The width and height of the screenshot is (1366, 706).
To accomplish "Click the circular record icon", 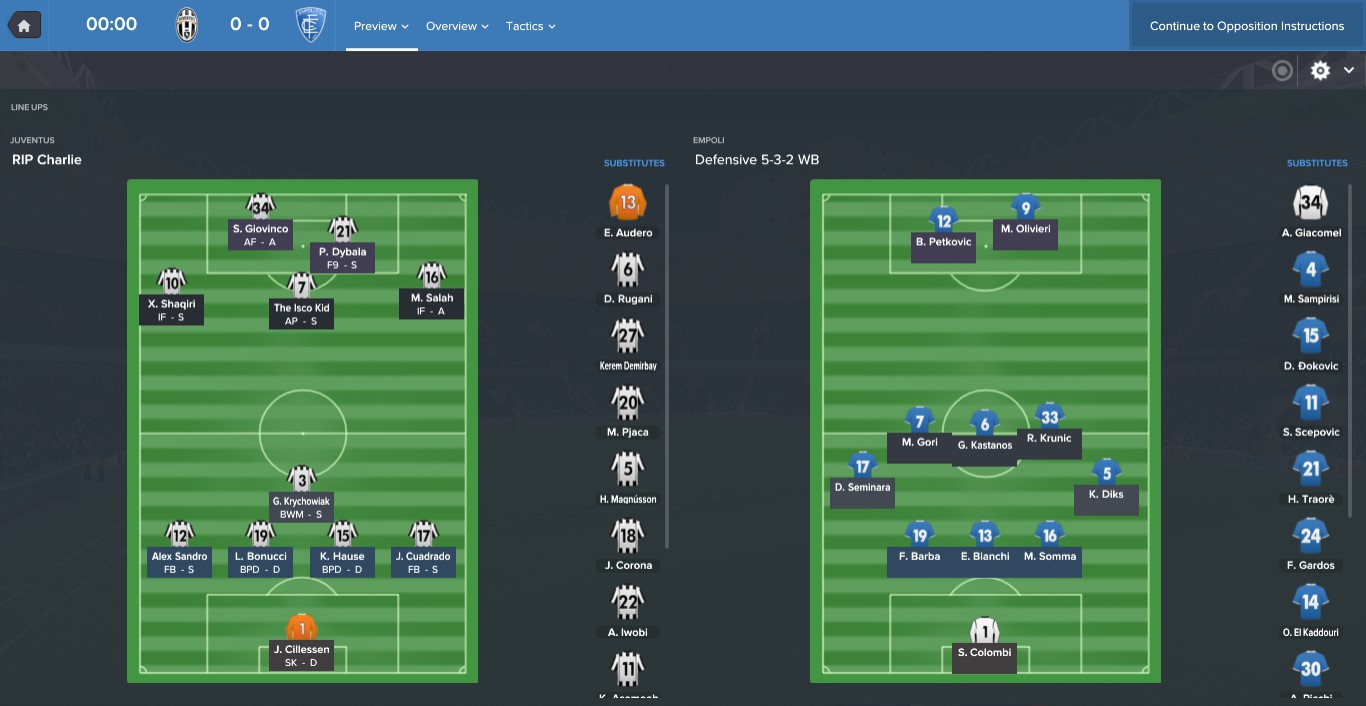I will [x=1282, y=70].
